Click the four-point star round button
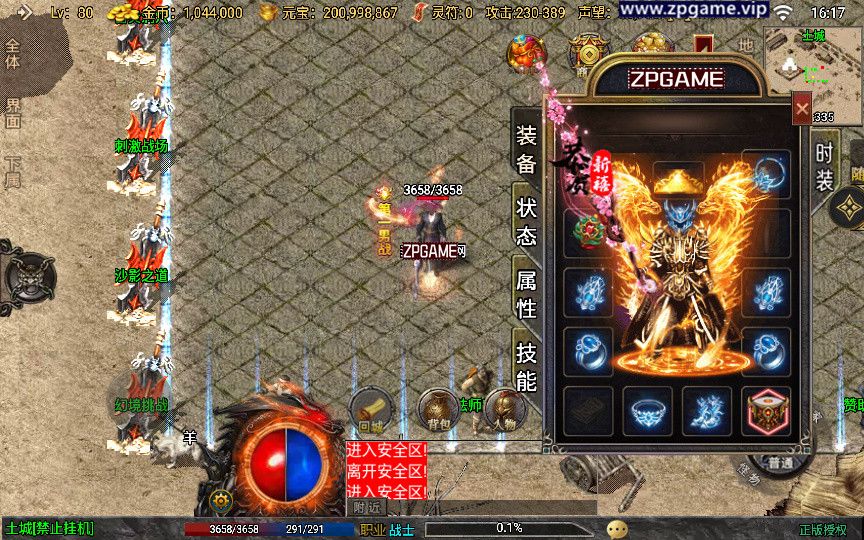 (x=848, y=209)
